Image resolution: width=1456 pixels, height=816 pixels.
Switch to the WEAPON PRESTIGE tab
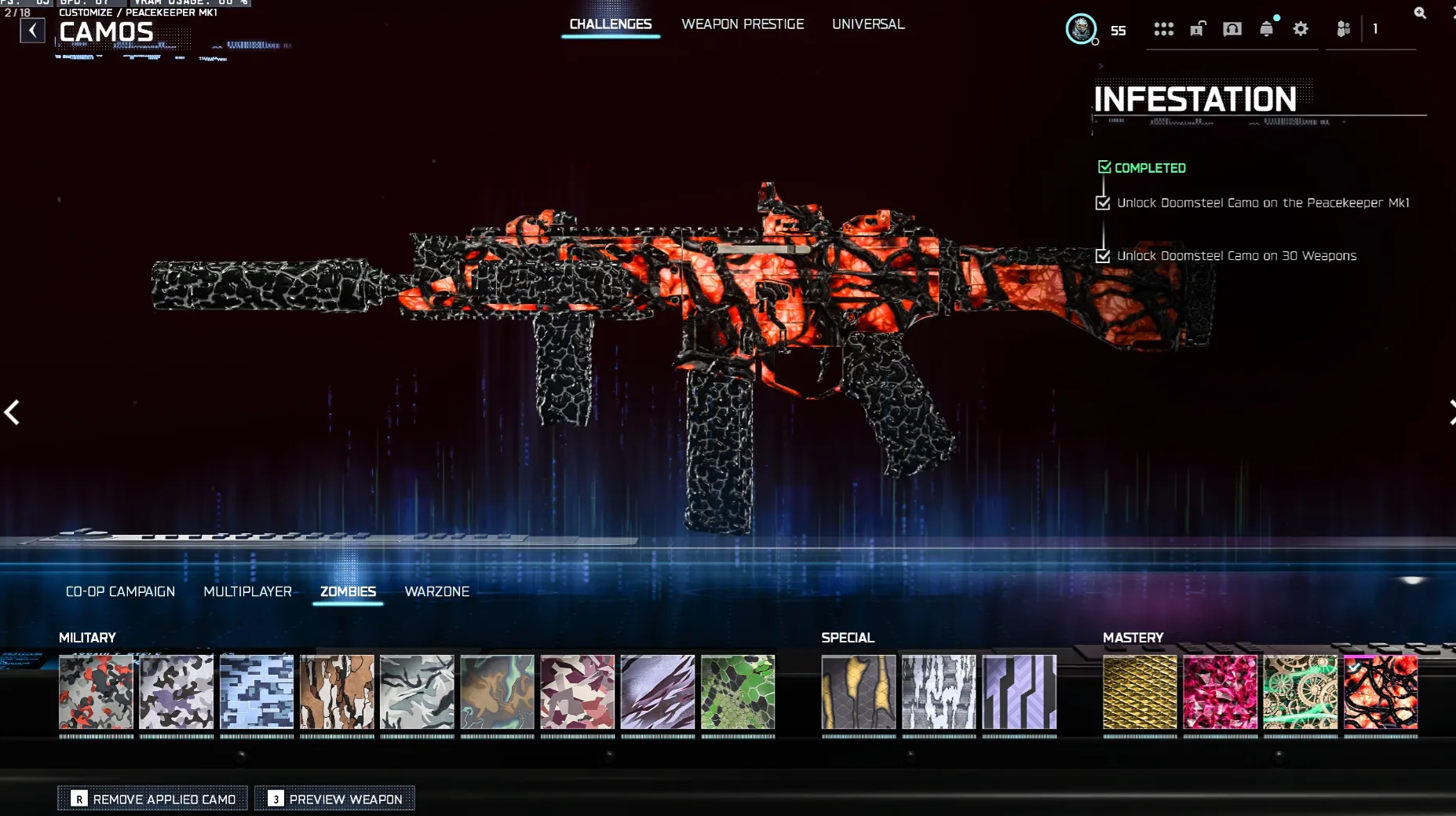point(743,24)
